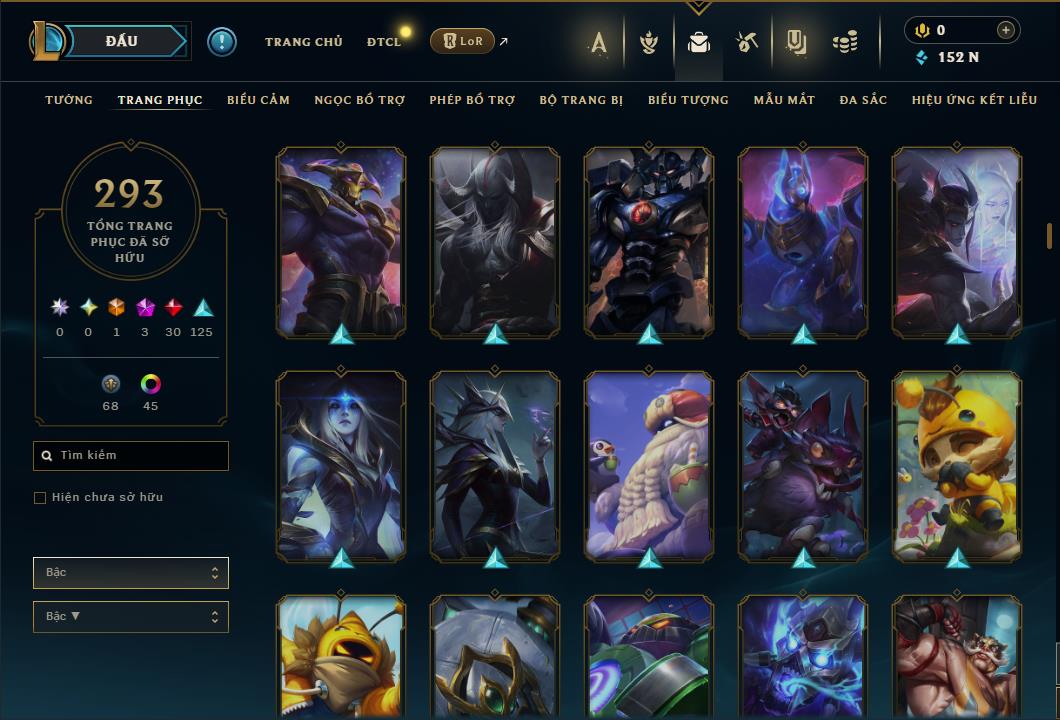Open the BIỂU CẢM tab
This screenshot has width=1060, height=720.
click(258, 100)
